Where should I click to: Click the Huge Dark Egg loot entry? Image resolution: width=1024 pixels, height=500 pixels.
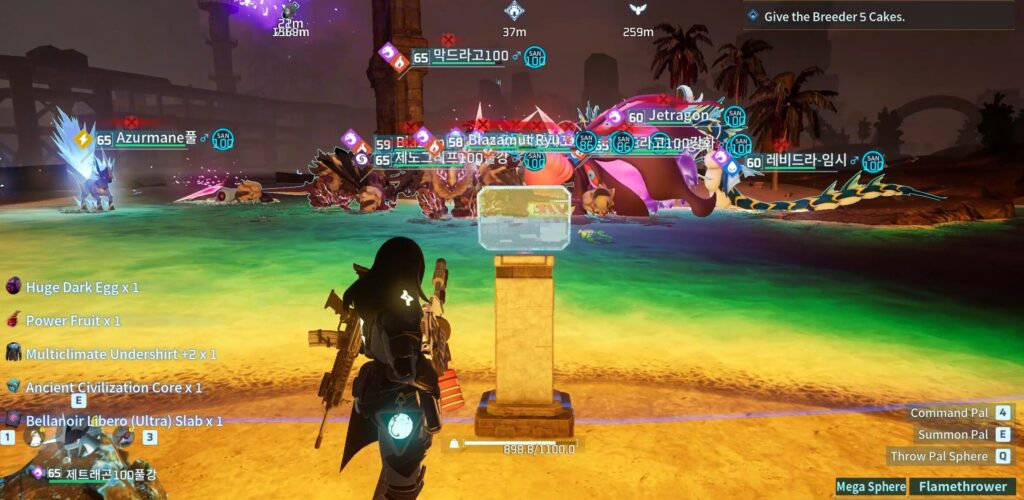click(81, 287)
